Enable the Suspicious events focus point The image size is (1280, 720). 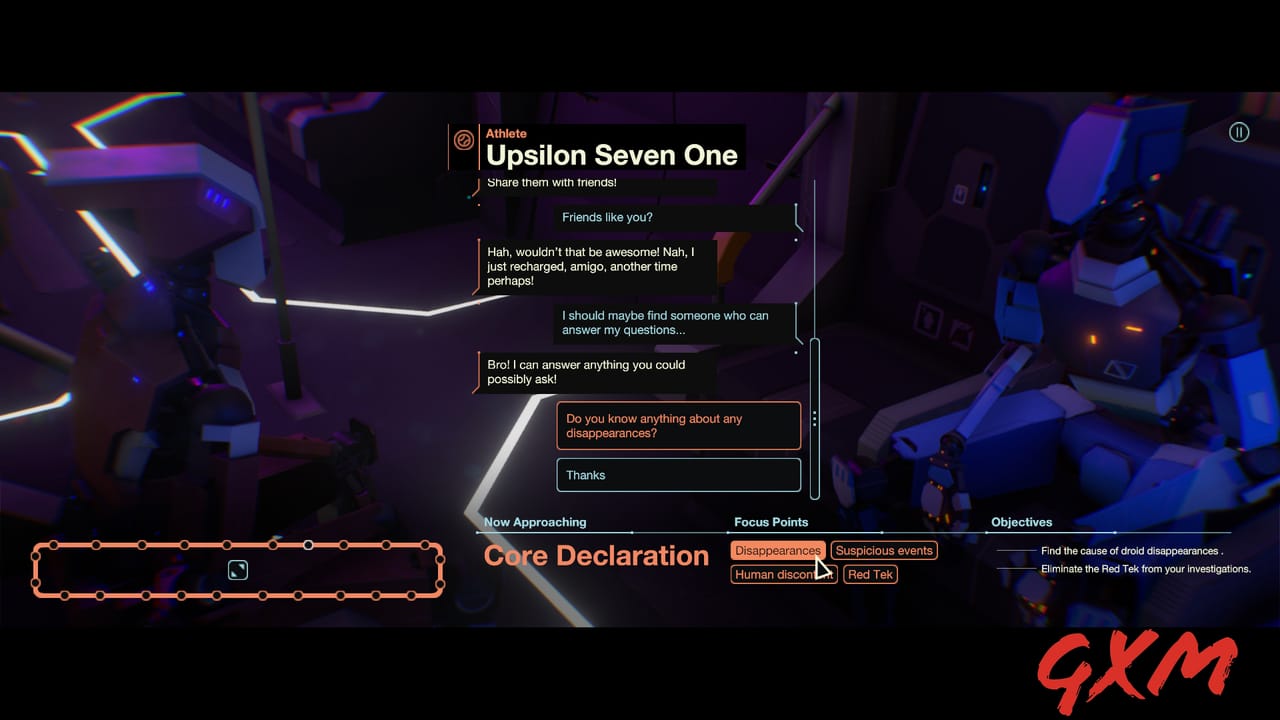(884, 550)
